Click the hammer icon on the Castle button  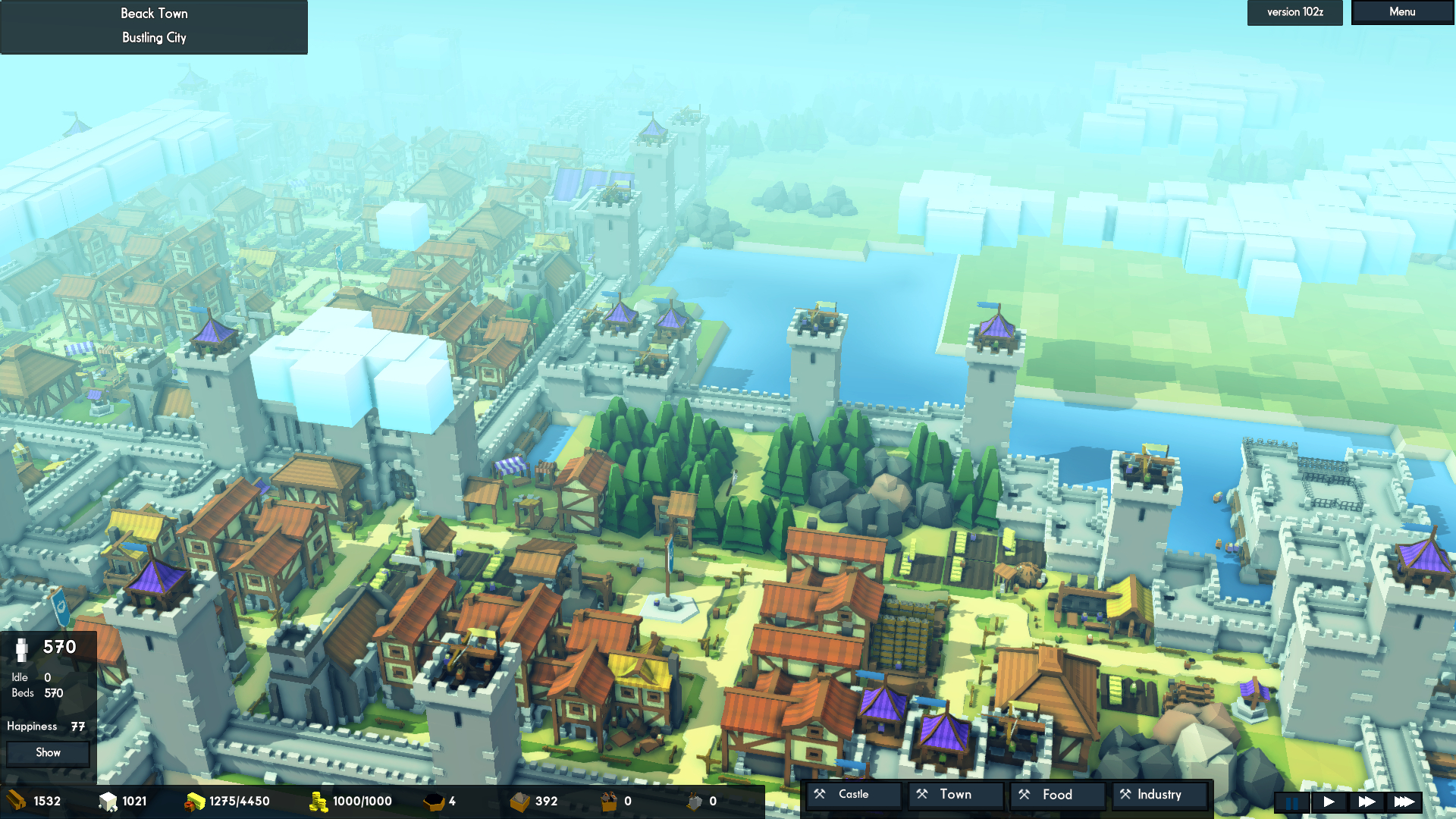(820, 794)
